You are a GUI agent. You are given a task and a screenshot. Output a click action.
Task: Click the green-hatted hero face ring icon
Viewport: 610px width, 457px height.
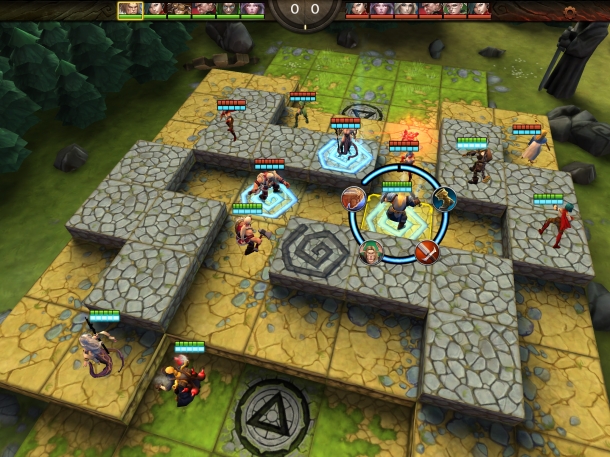[x=370, y=251]
